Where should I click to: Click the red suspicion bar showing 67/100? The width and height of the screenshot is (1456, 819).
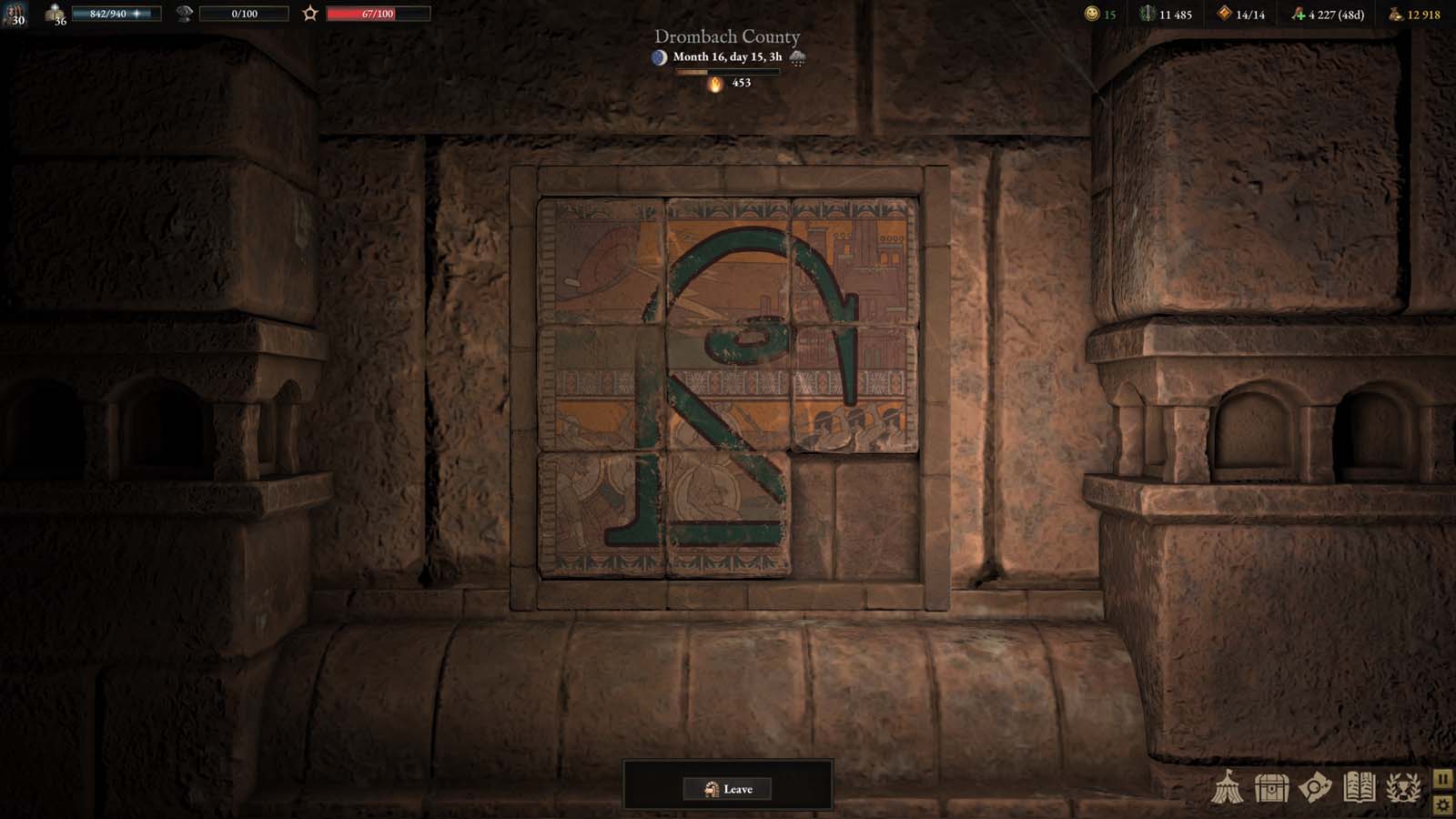point(377,13)
